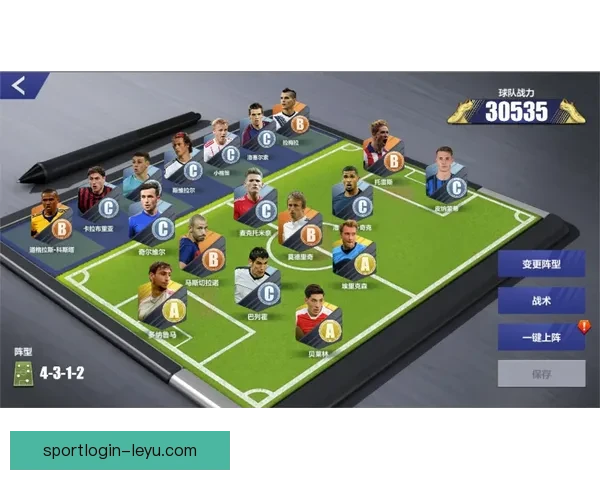Click the greyed-out 保存 save button
Viewport: 600px width, 480px height.
pos(541,374)
